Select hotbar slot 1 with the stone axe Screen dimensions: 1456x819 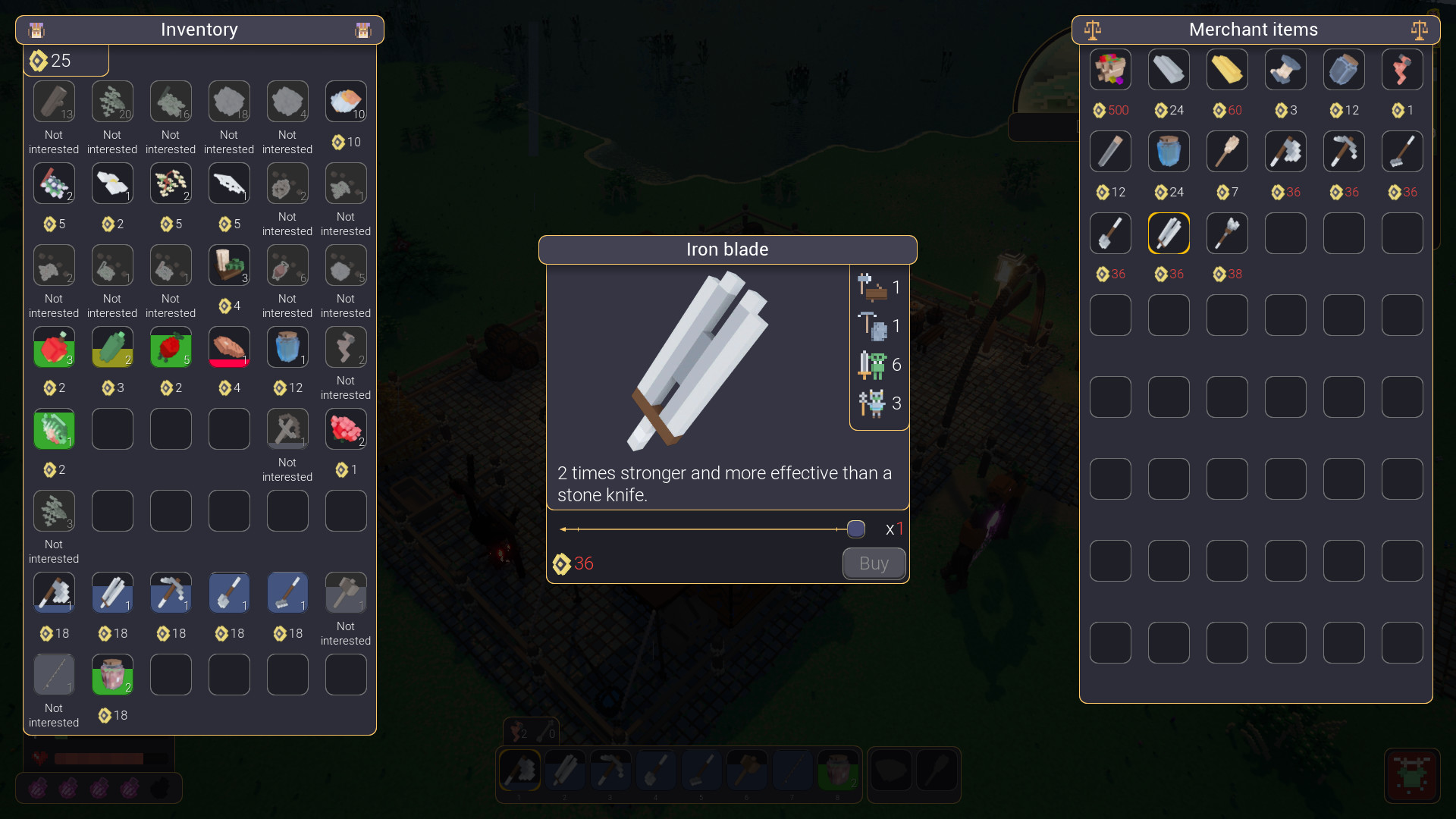519,770
